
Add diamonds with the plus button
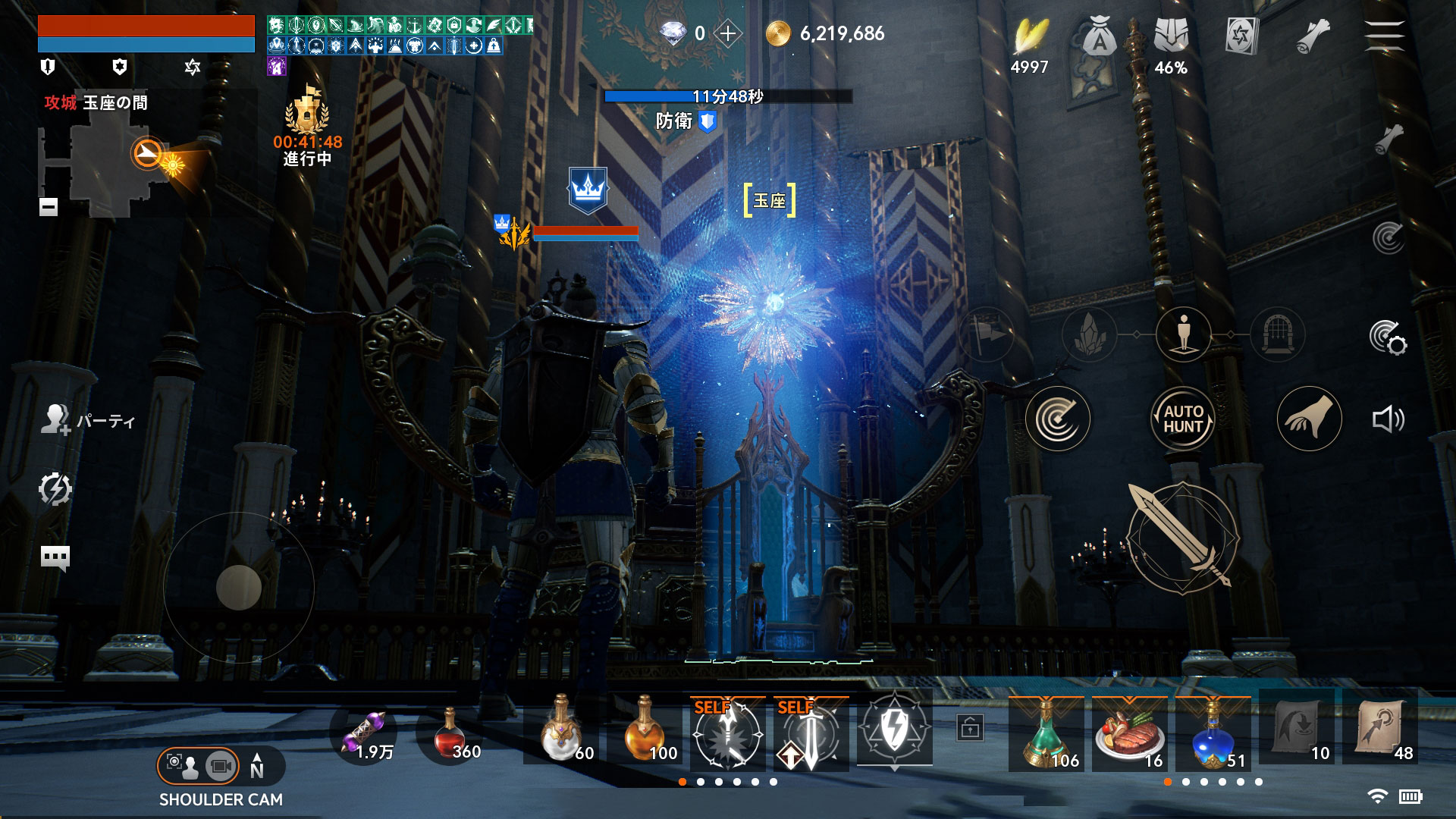[727, 33]
